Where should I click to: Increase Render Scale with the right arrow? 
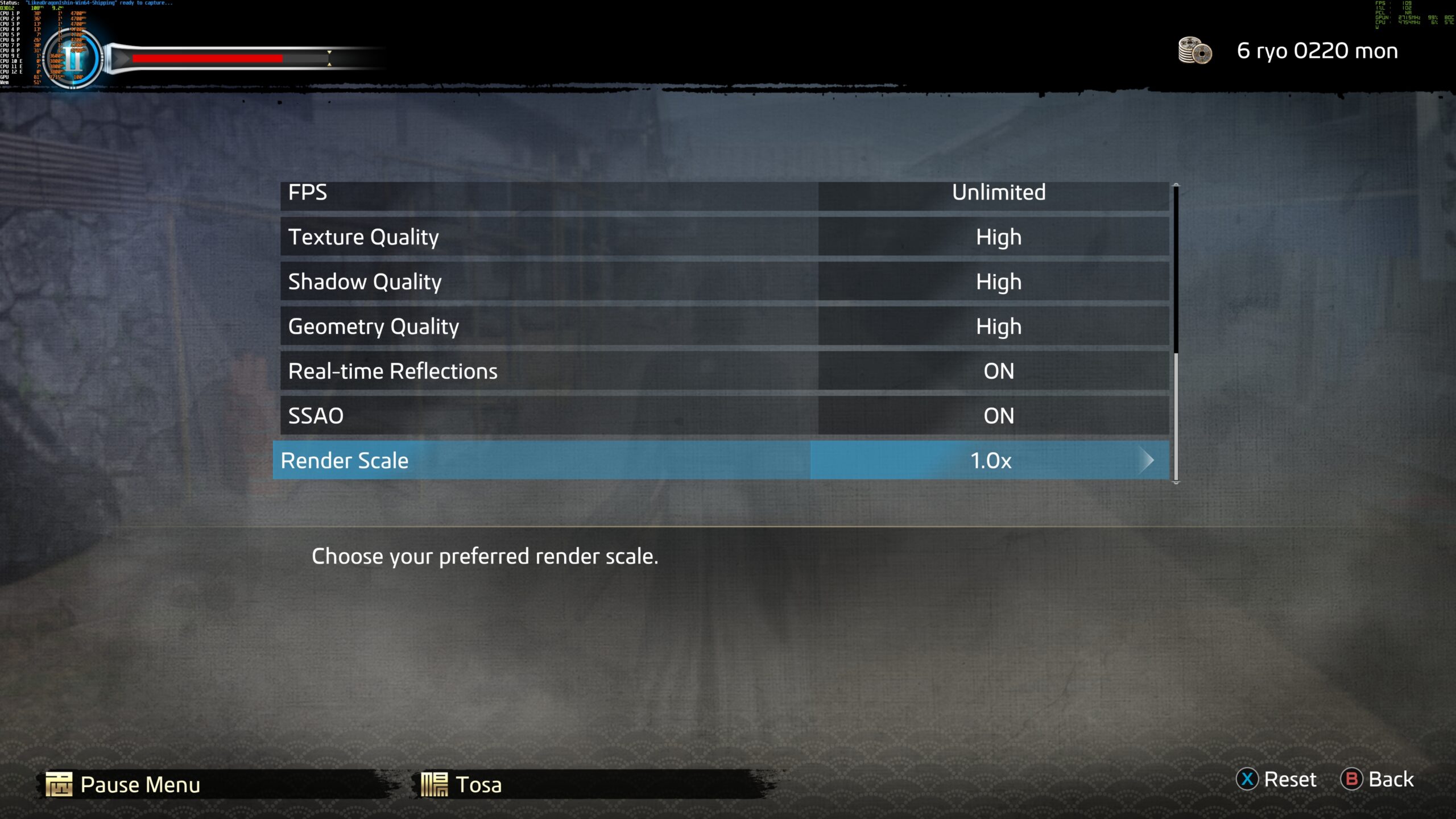pos(1147,460)
